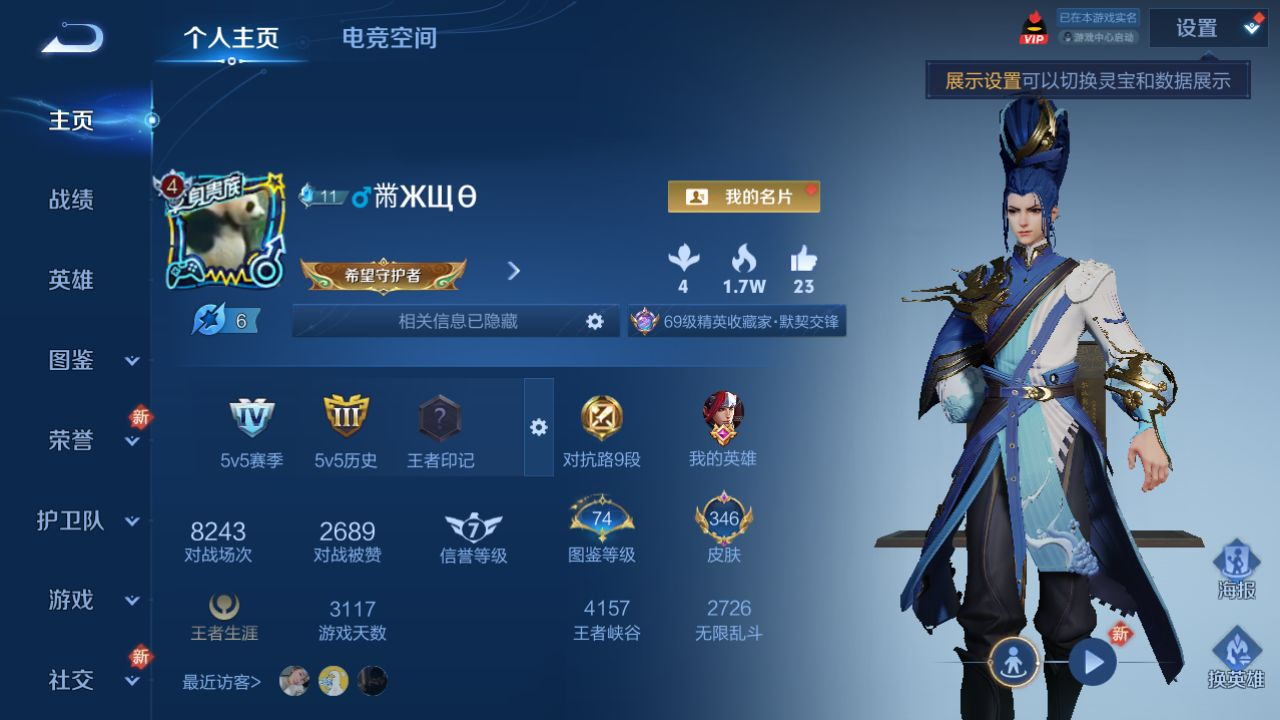The height and width of the screenshot is (720, 1280).
Task: Open 我的名片 card
Action: click(x=743, y=197)
